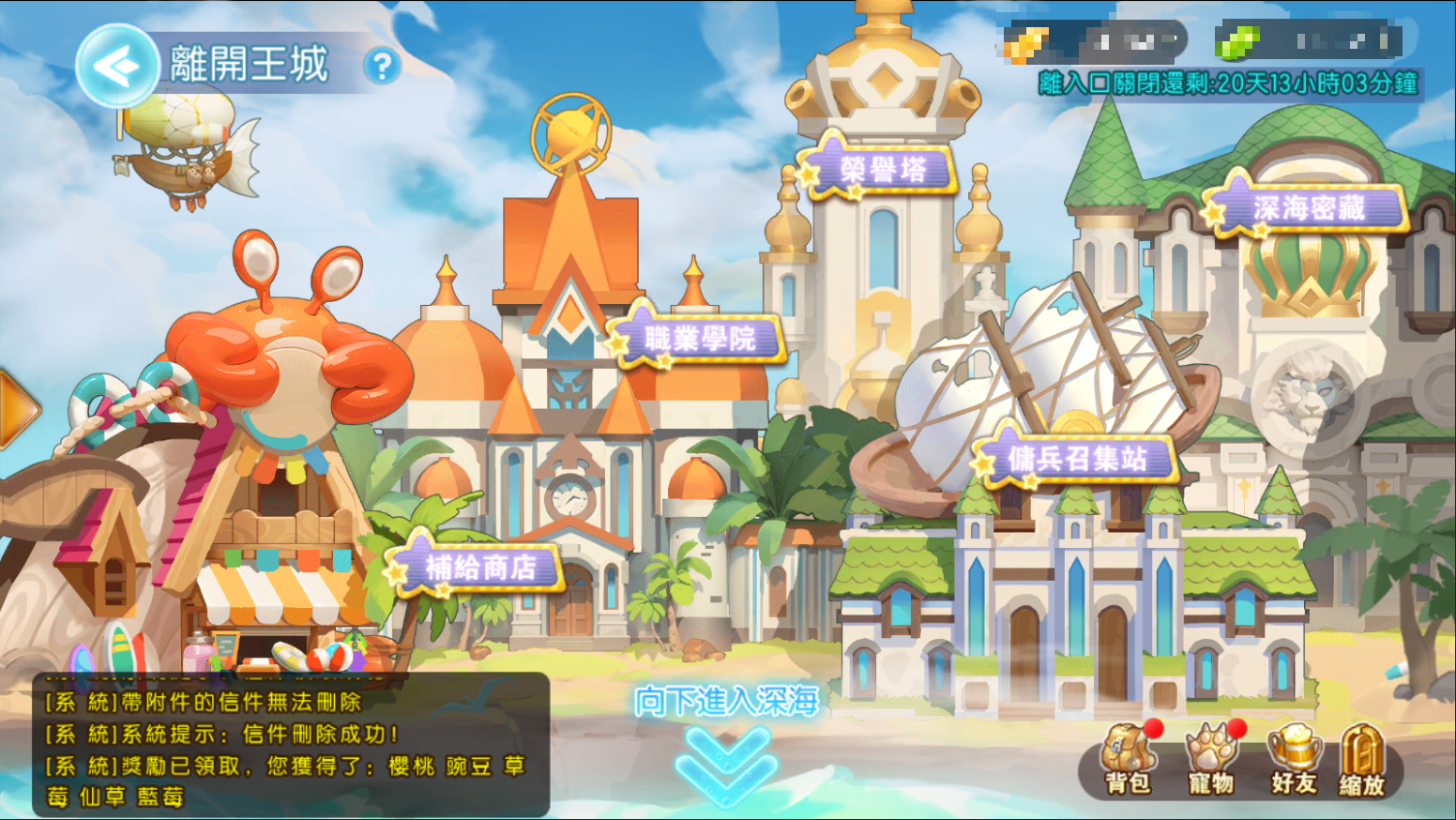Enter the 補給商店 supply shop

(479, 567)
